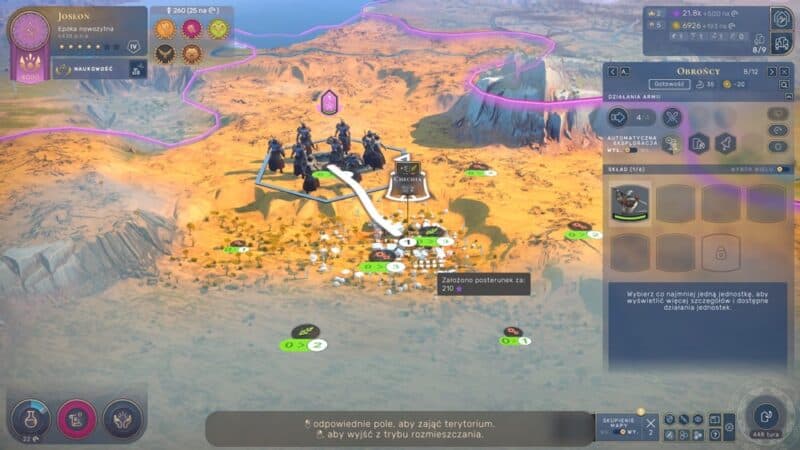800x450 pixels.
Task: End the turn with the round button
Action: pos(766,414)
